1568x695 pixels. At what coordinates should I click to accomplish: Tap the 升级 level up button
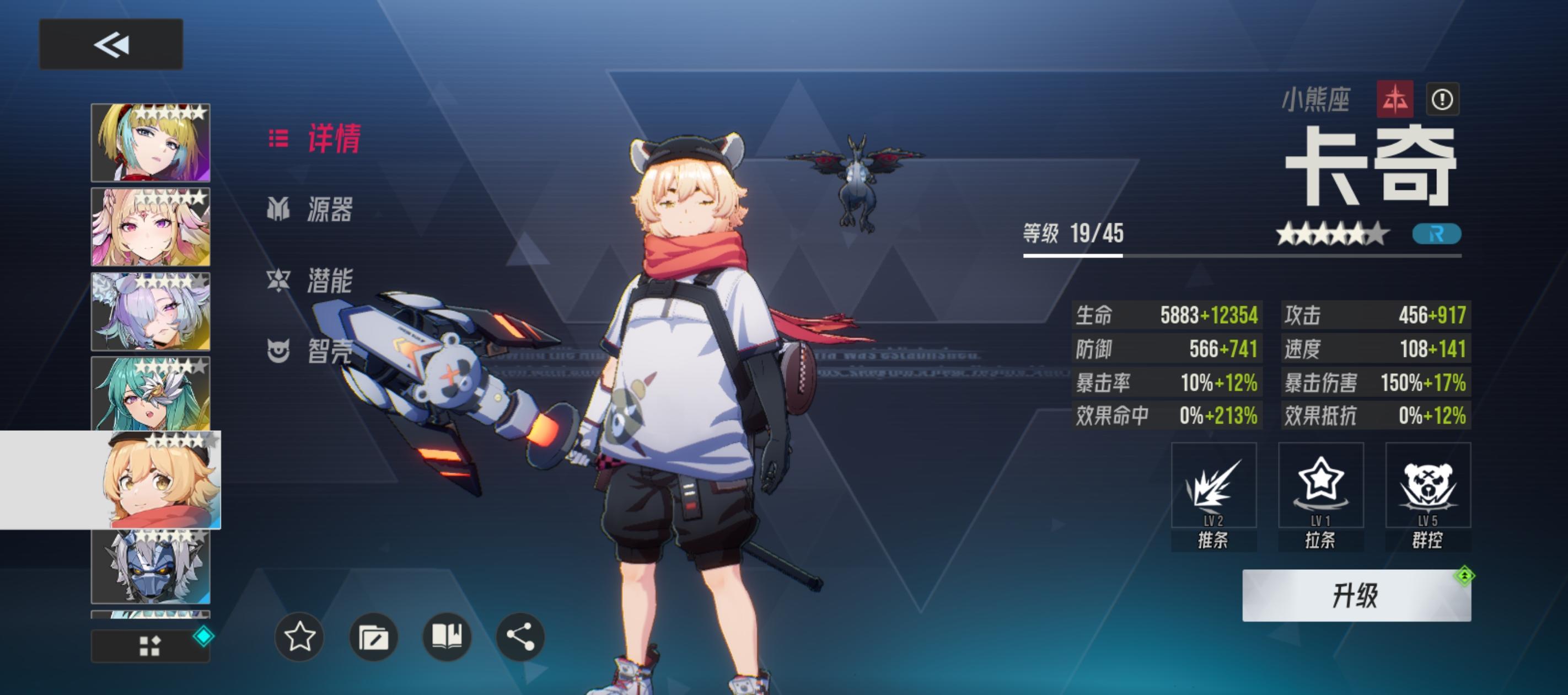click(x=1356, y=595)
